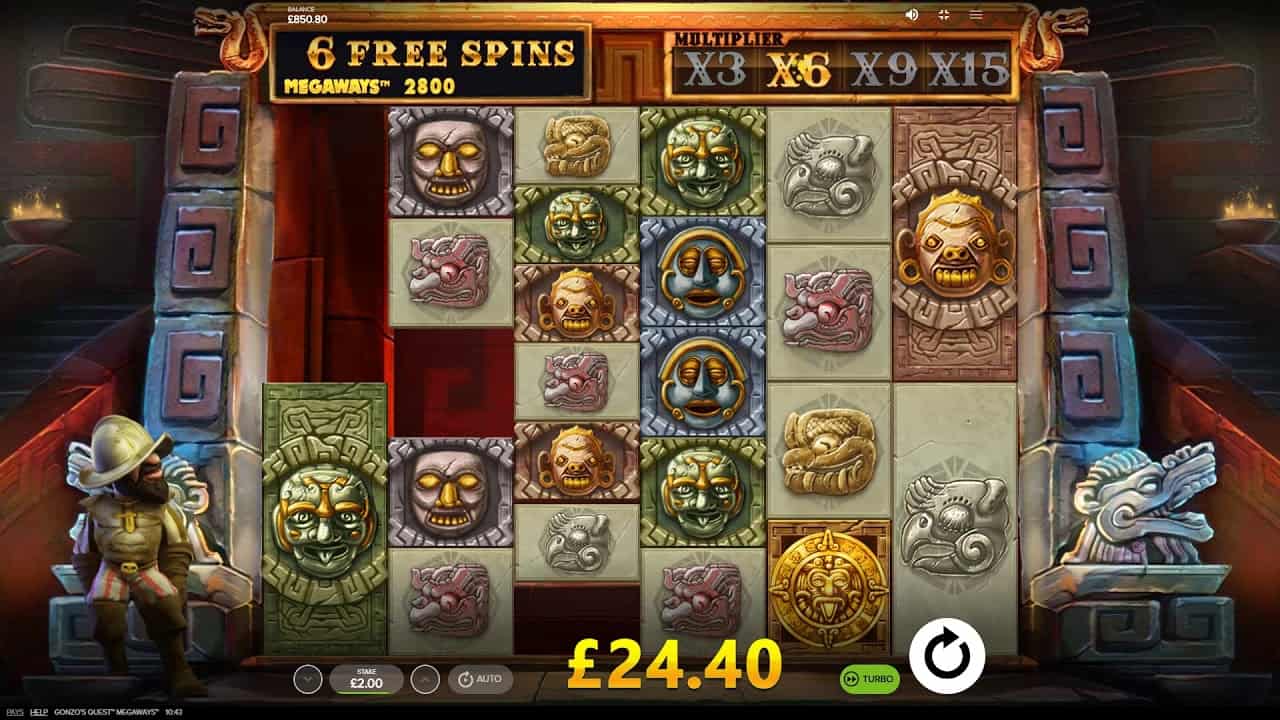Screen dimensions: 1280x720
Task: Toggle fullscreen mode
Action: pyautogui.click(x=943, y=15)
